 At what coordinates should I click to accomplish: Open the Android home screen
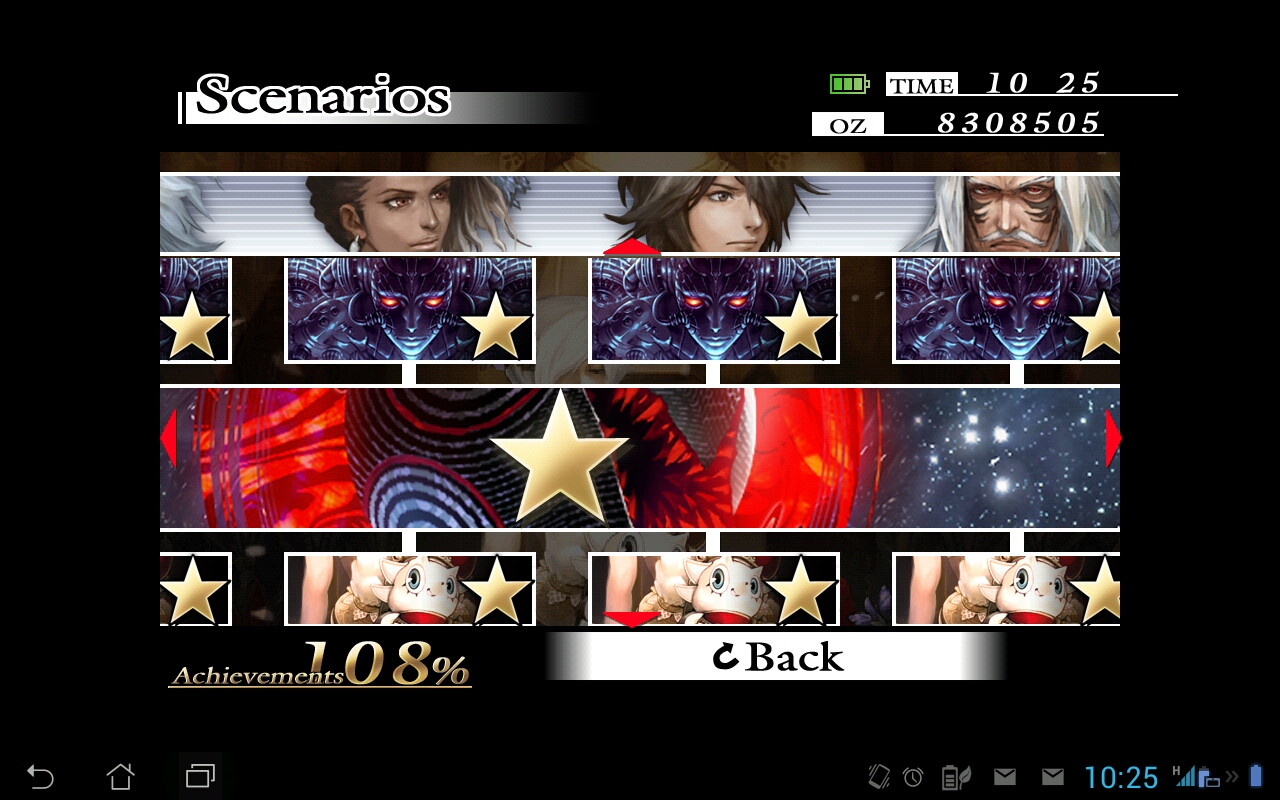pyautogui.click(x=120, y=776)
